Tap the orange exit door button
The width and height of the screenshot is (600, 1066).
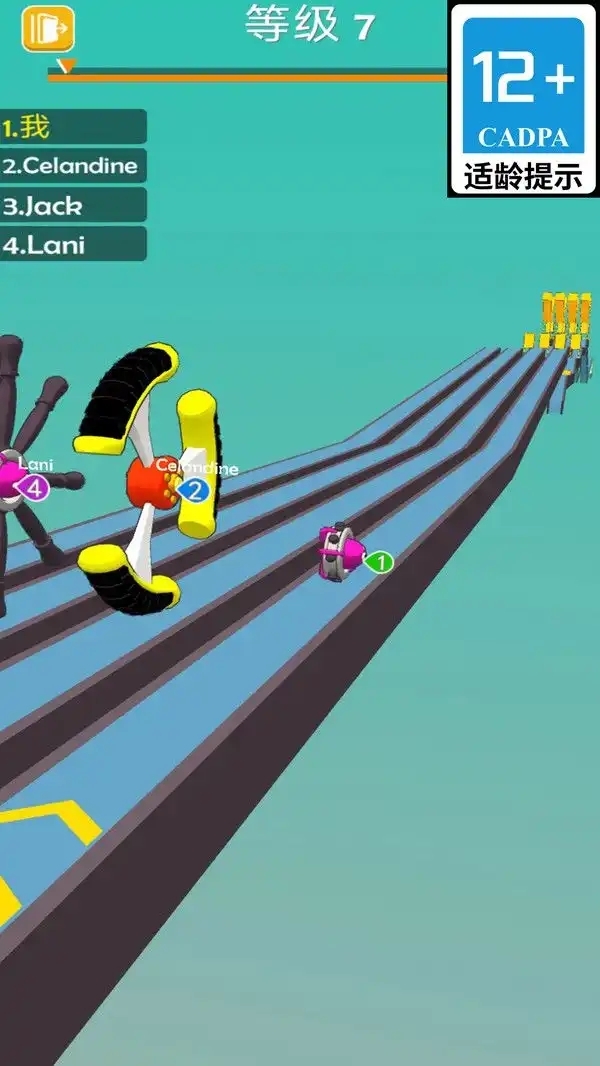[x=48, y=29]
